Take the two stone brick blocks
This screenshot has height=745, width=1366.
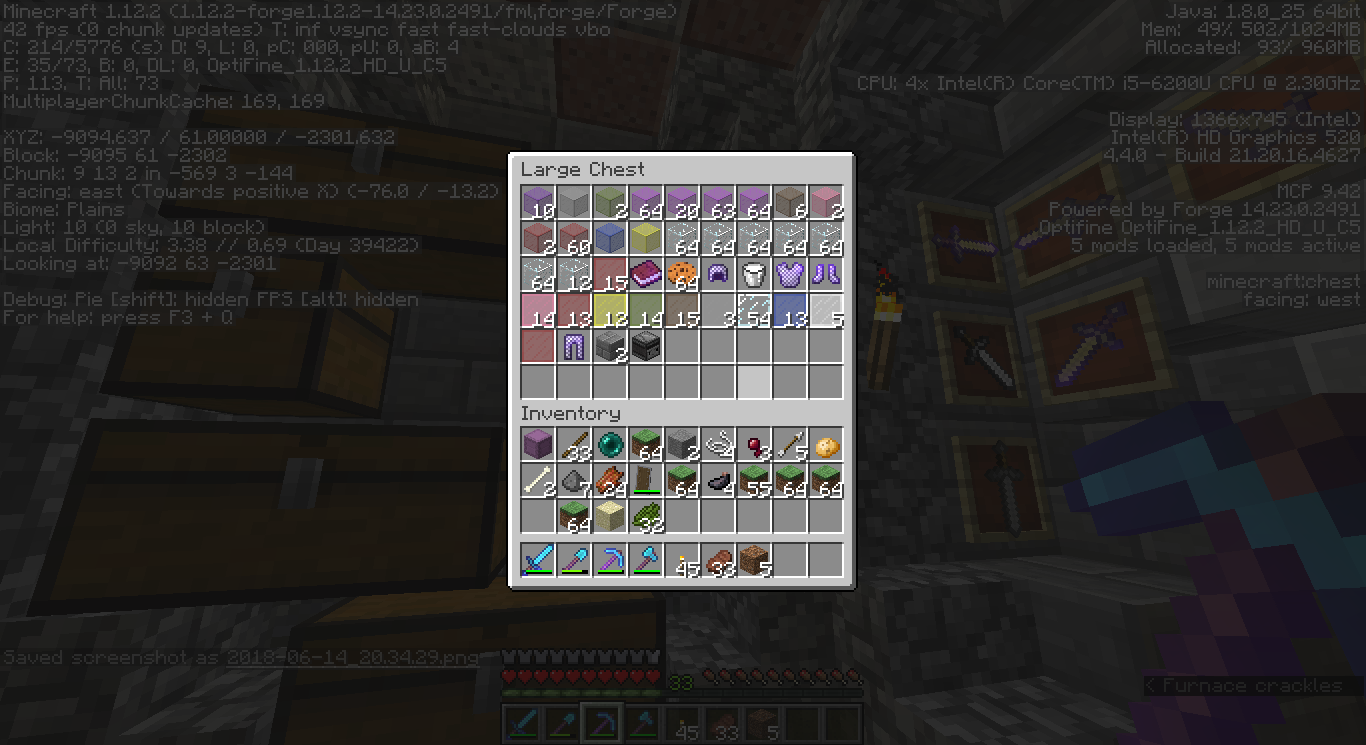point(610,345)
